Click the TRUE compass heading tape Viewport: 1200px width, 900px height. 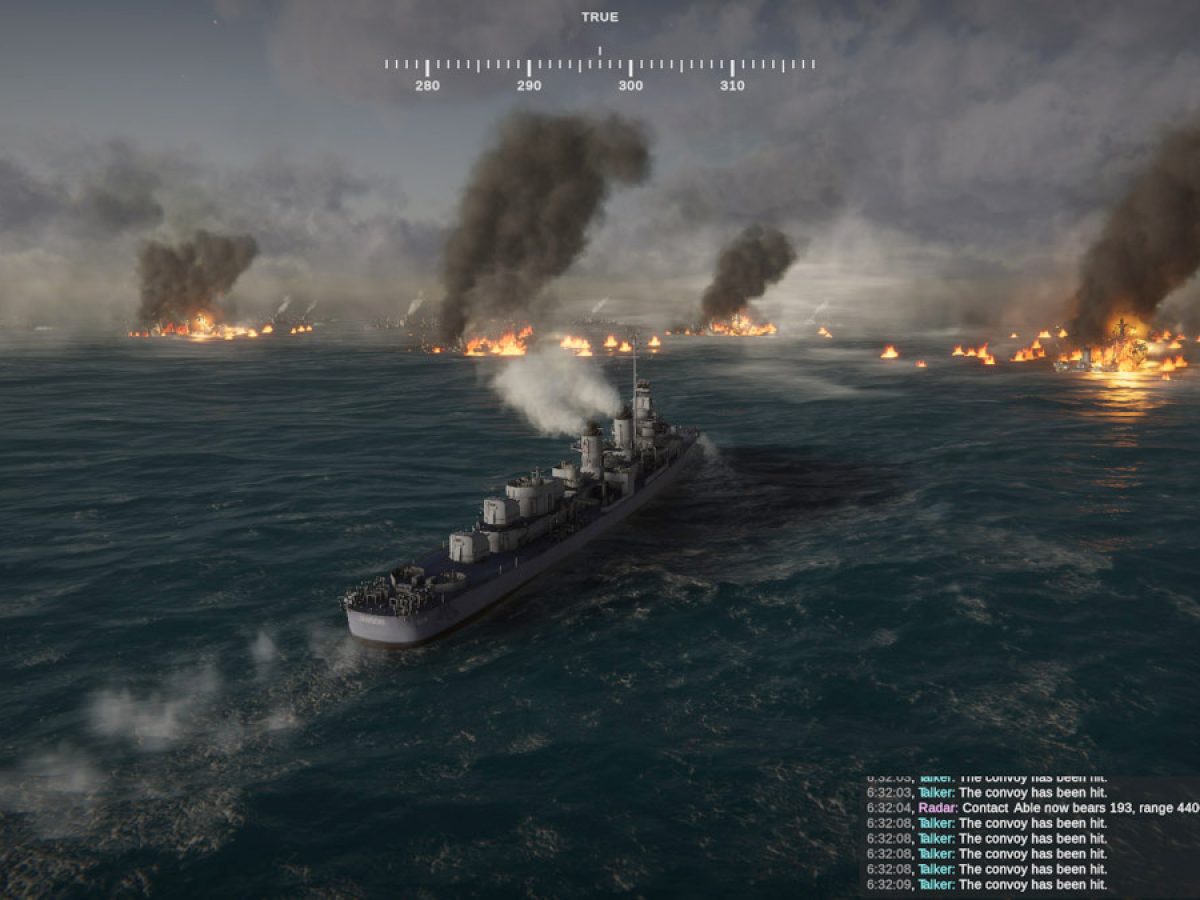pos(600,67)
